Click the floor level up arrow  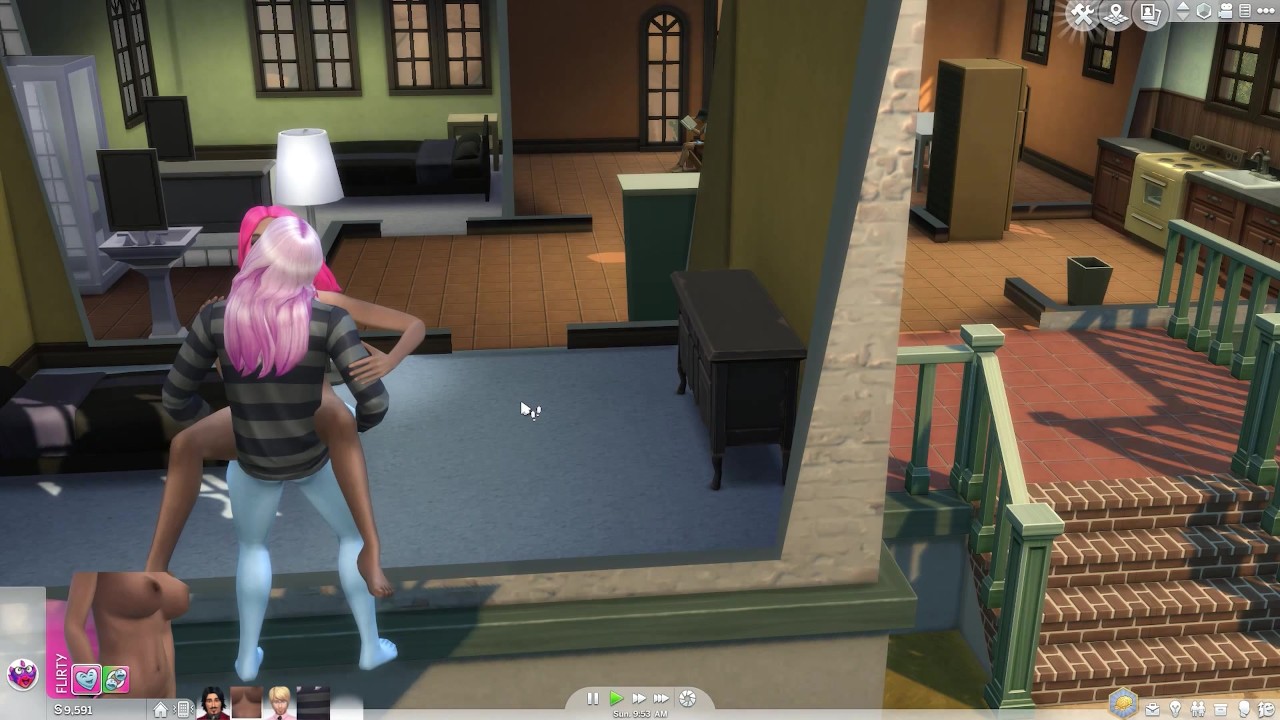1184,7
